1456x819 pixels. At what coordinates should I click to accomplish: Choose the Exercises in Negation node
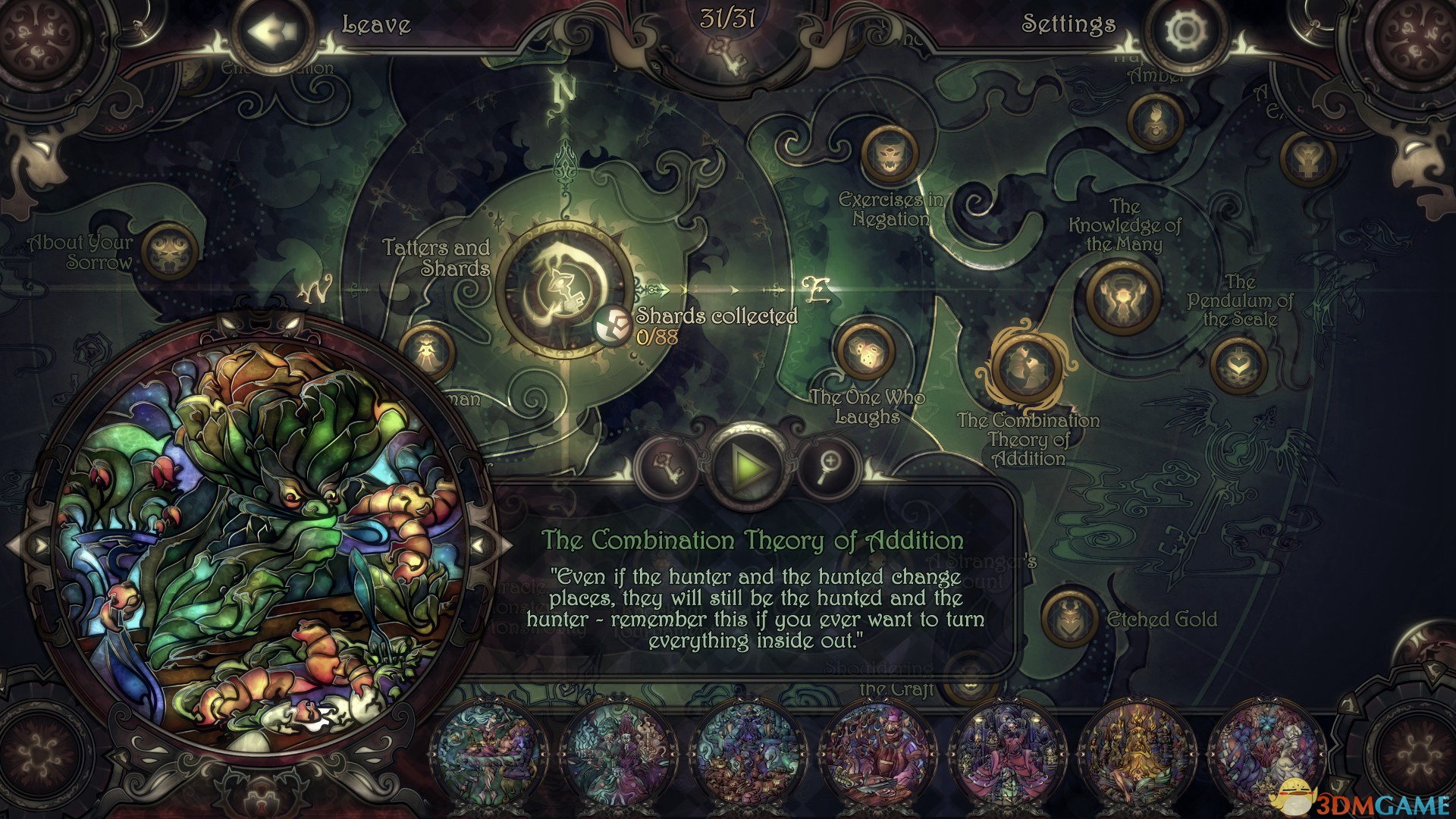889,154
